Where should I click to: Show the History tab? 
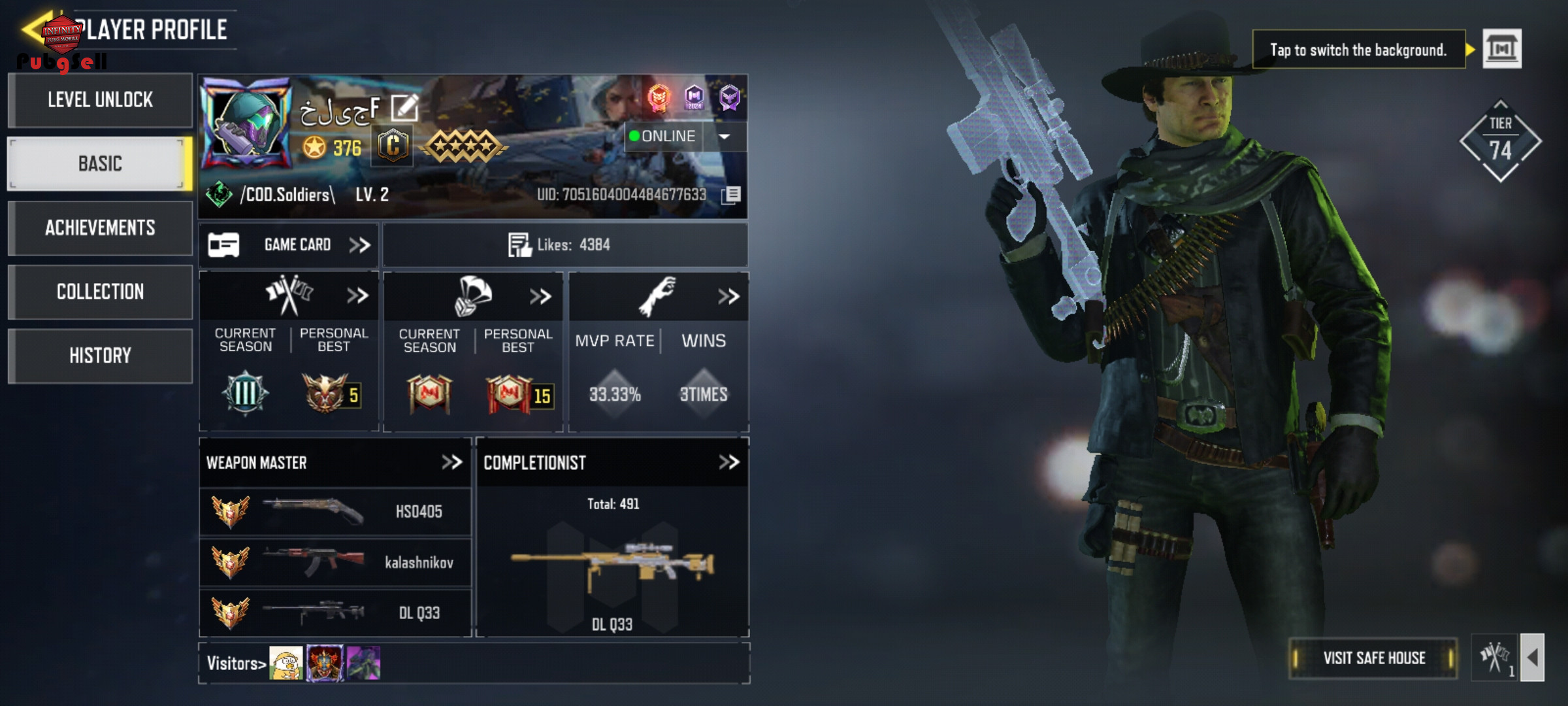click(x=100, y=356)
